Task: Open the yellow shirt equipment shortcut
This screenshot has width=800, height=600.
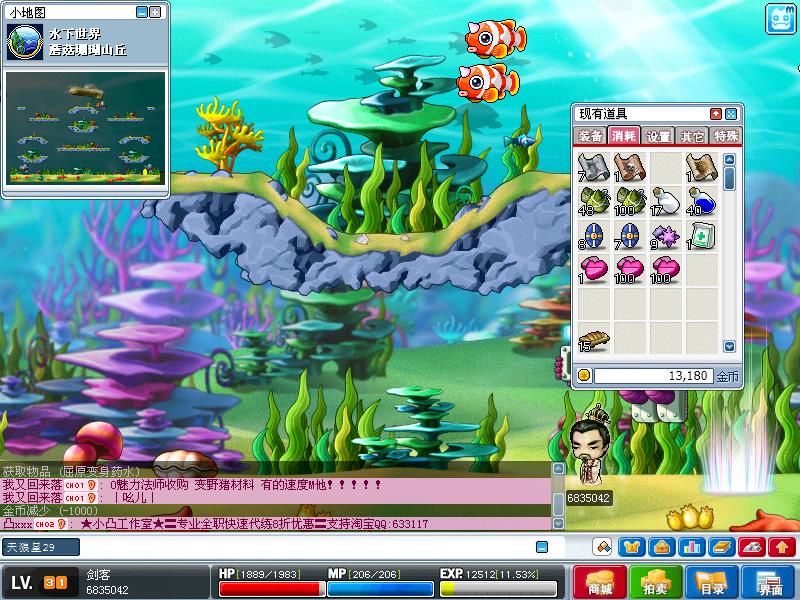Action: pos(632,547)
